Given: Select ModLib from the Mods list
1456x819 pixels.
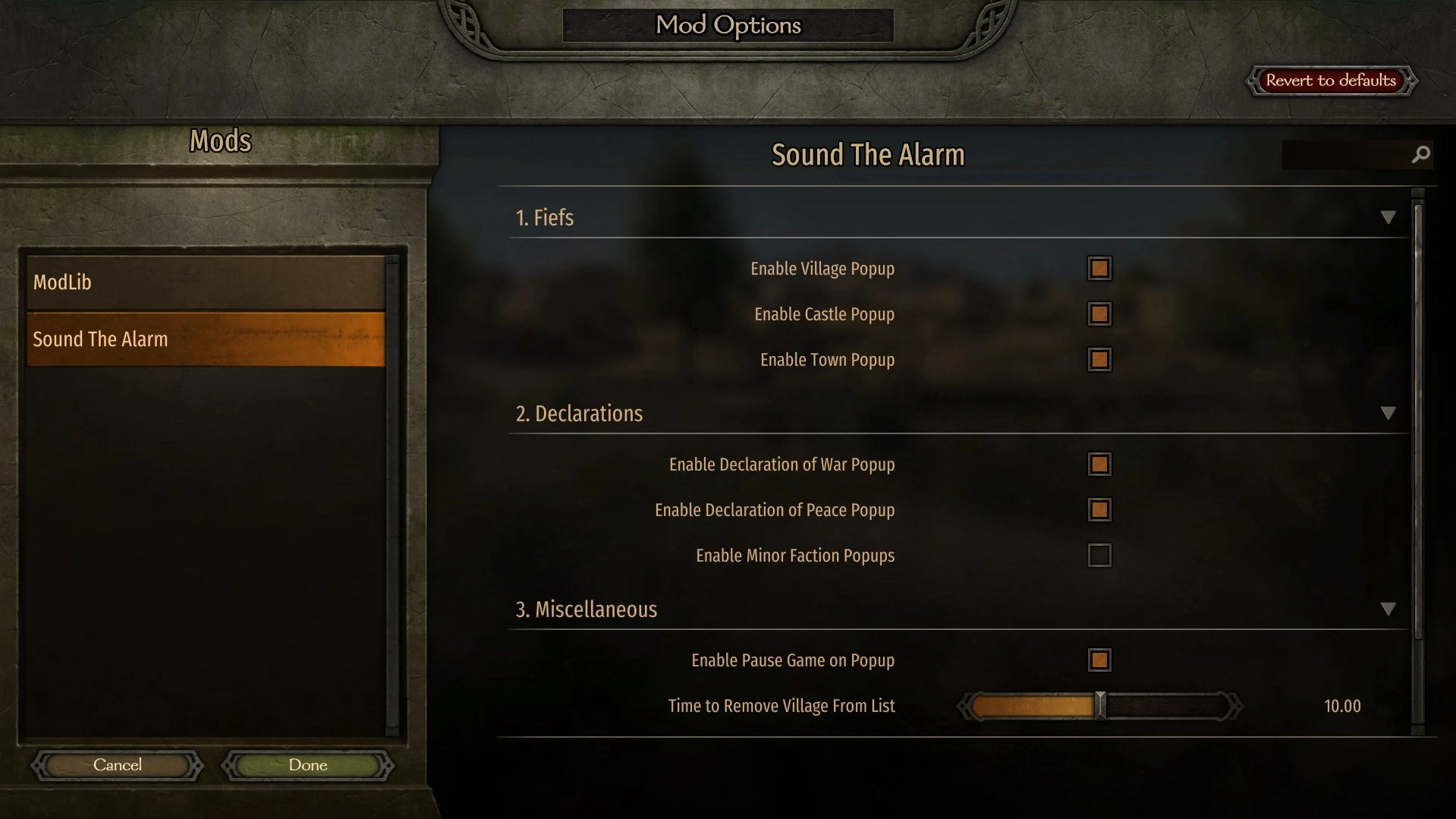Looking at the screenshot, I should 205,282.
